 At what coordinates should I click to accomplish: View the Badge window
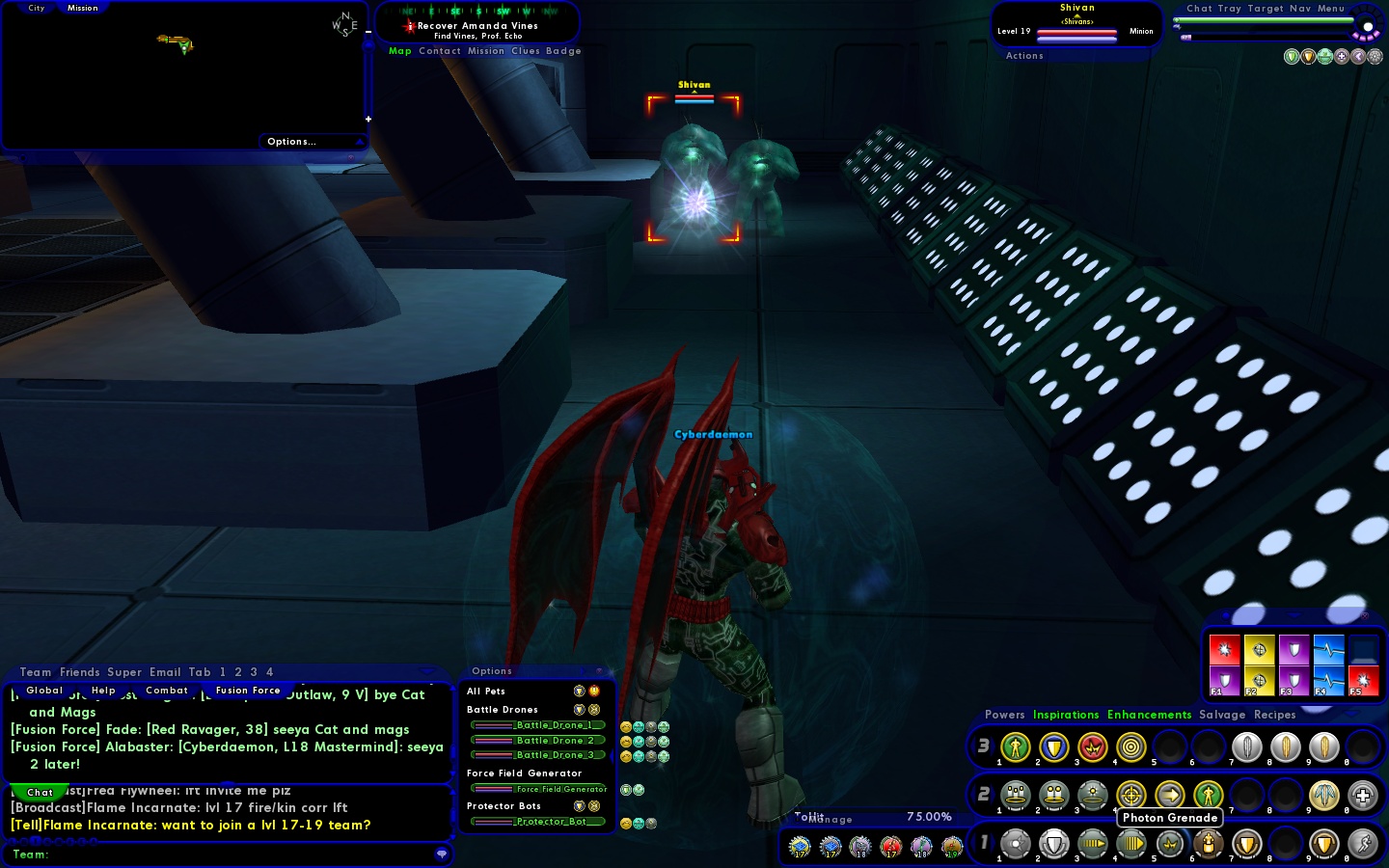[563, 51]
